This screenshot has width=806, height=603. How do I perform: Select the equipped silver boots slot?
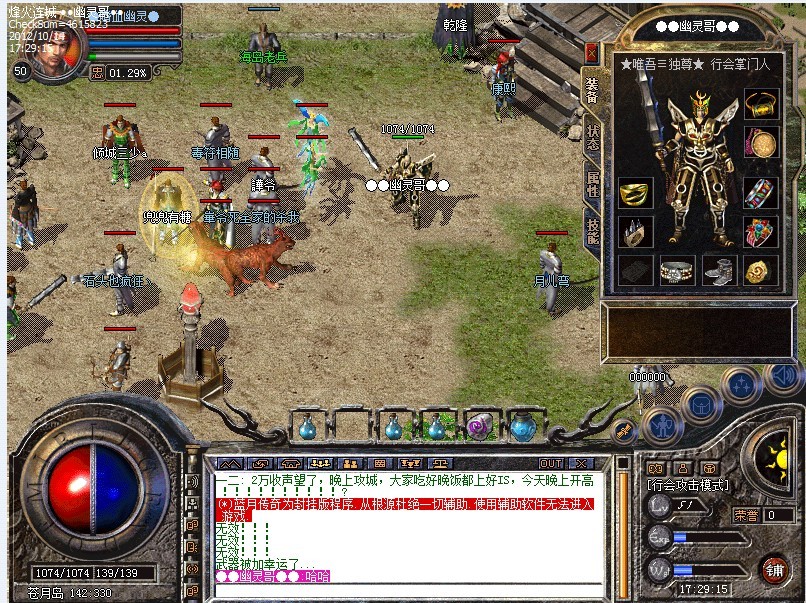point(718,270)
